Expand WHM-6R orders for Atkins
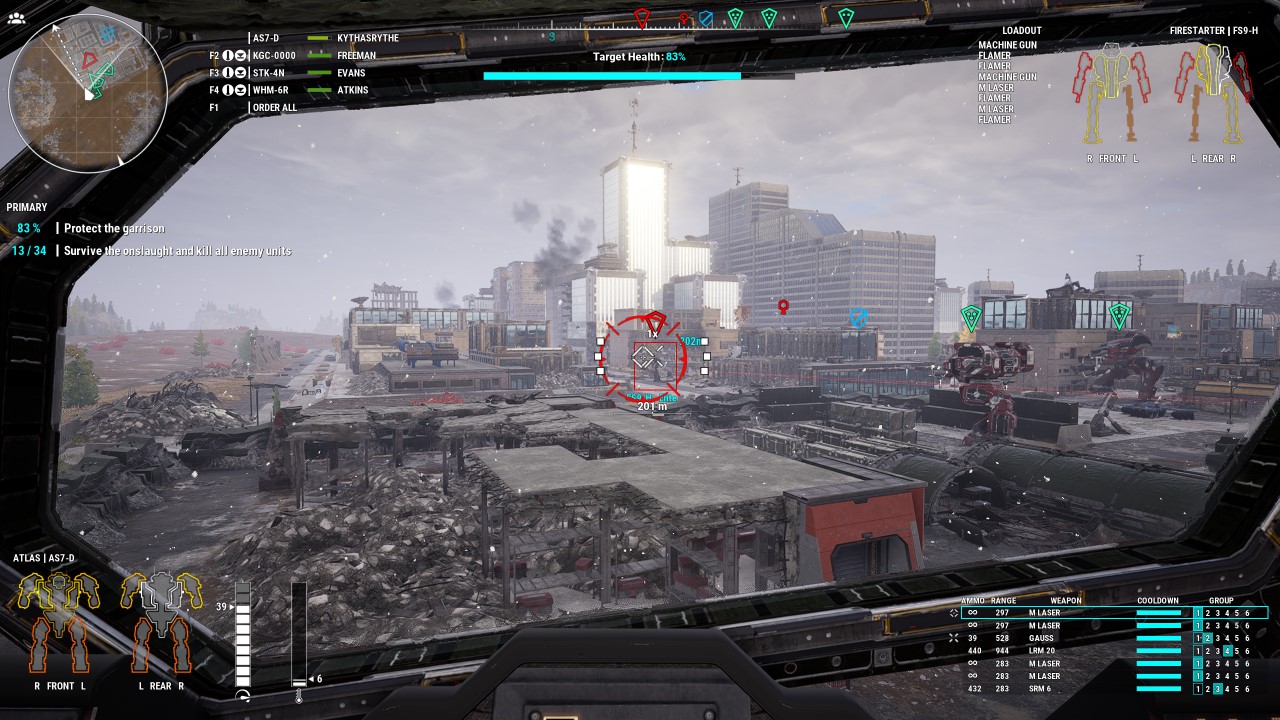The image size is (1280, 720). (x=240, y=89)
